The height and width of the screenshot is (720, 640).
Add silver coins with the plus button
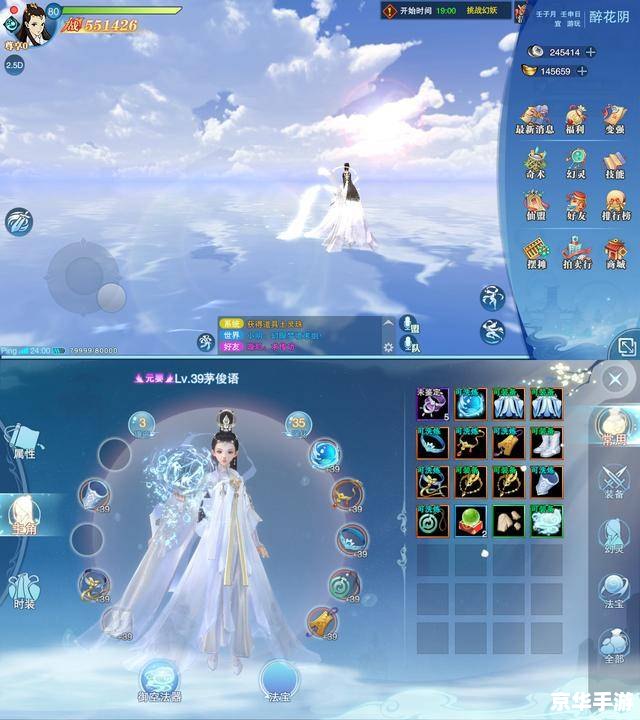[591, 52]
